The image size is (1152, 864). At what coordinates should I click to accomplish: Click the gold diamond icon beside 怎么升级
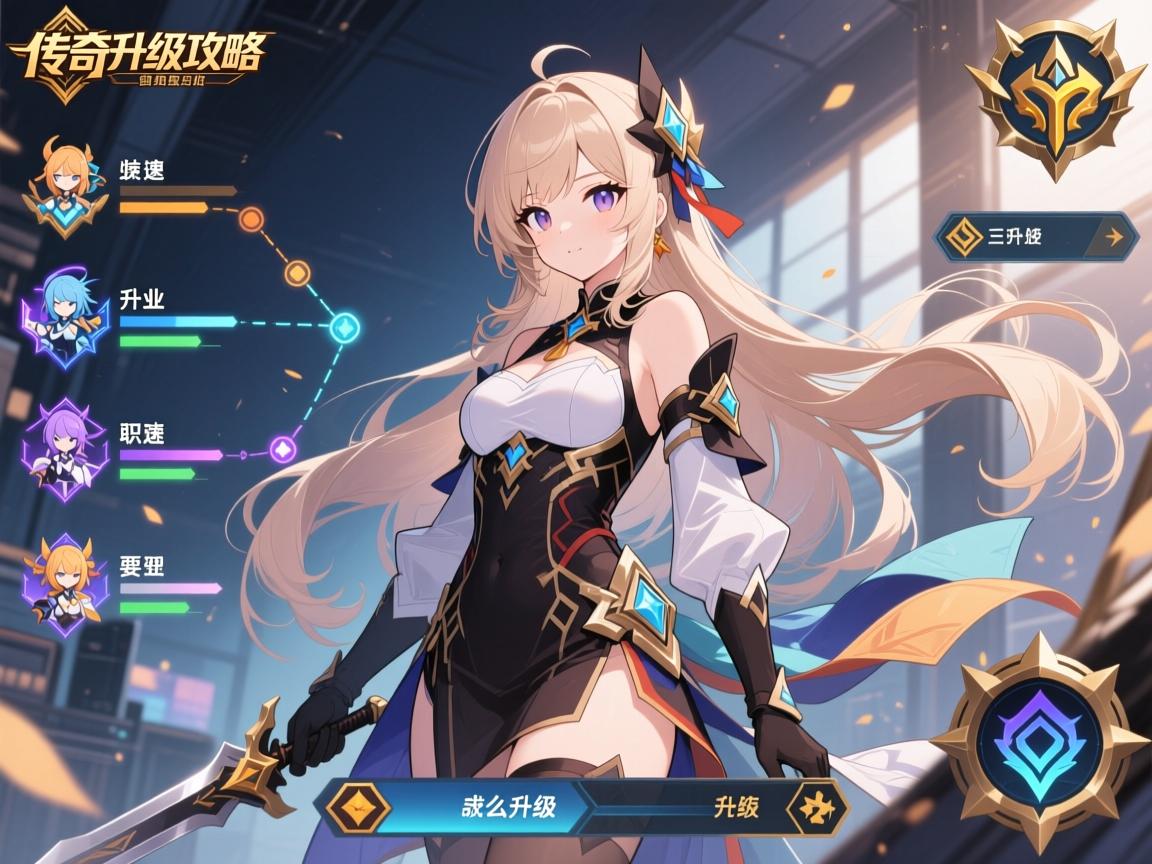click(359, 806)
